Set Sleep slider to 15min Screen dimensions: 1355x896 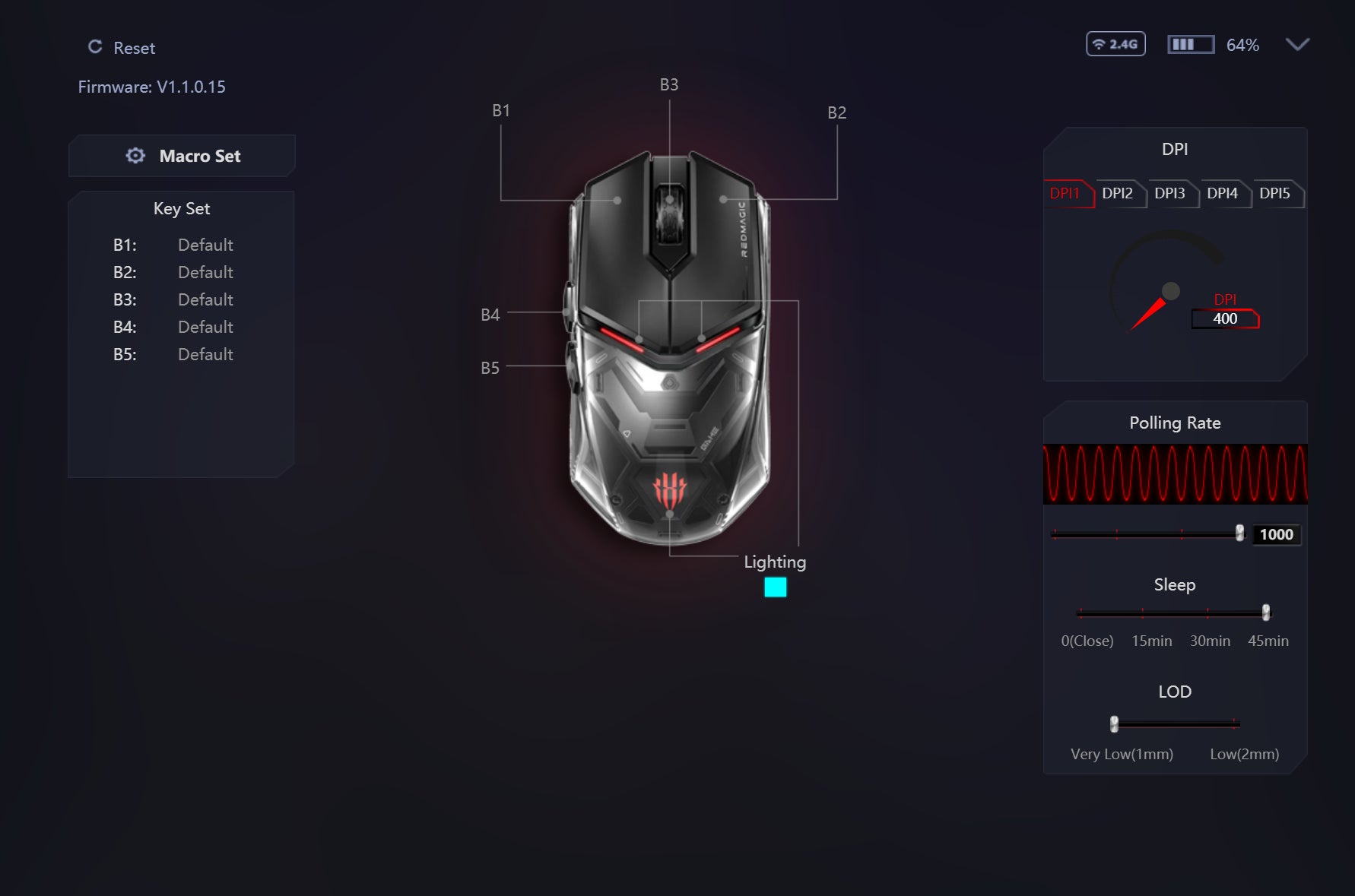click(1142, 613)
